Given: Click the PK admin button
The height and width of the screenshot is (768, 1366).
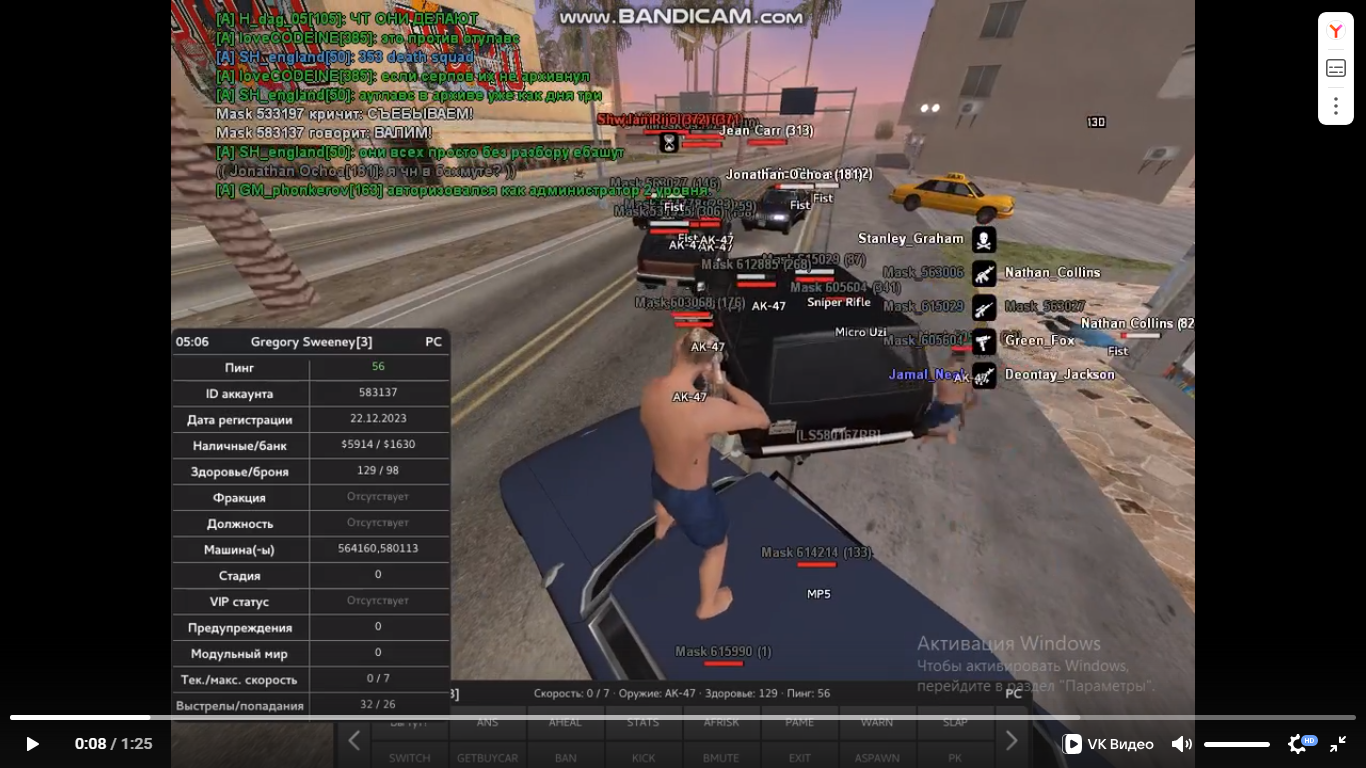Looking at the screenshot, I should coord(955,757).
